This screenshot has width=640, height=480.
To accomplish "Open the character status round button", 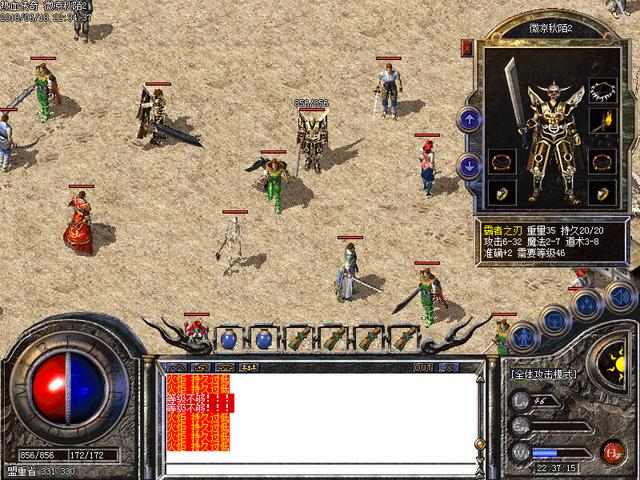I will (x=521, y=336).
